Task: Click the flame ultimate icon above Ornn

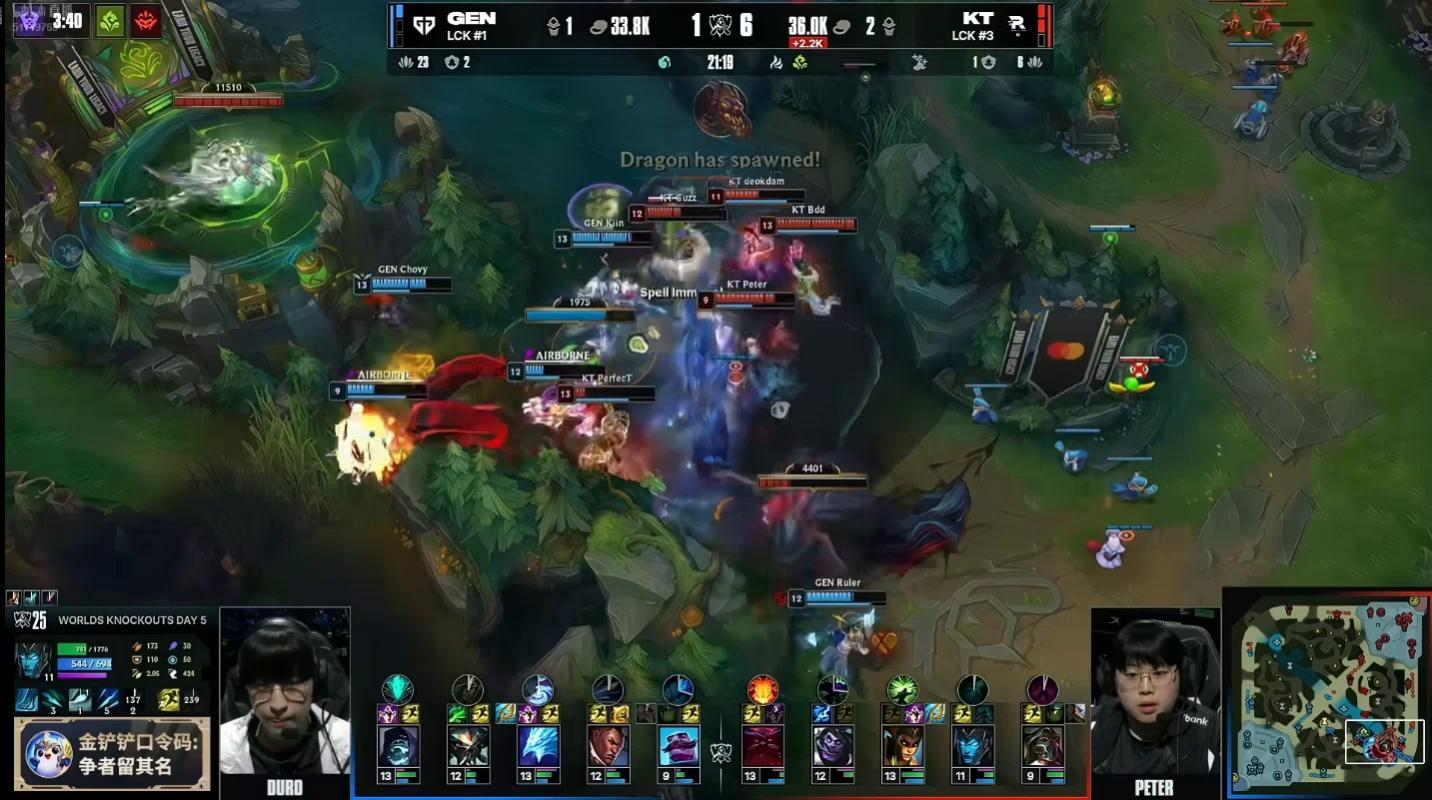Action: 762,690
